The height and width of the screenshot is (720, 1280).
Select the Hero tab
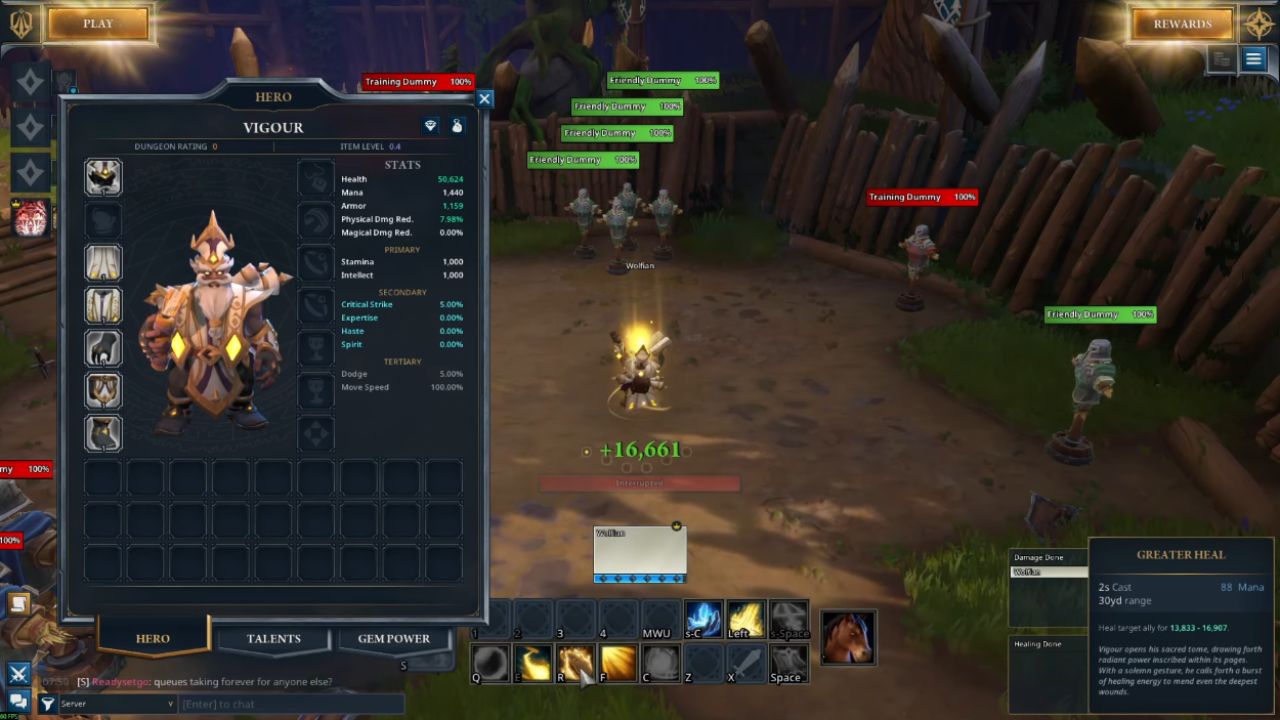click(153, 638)
